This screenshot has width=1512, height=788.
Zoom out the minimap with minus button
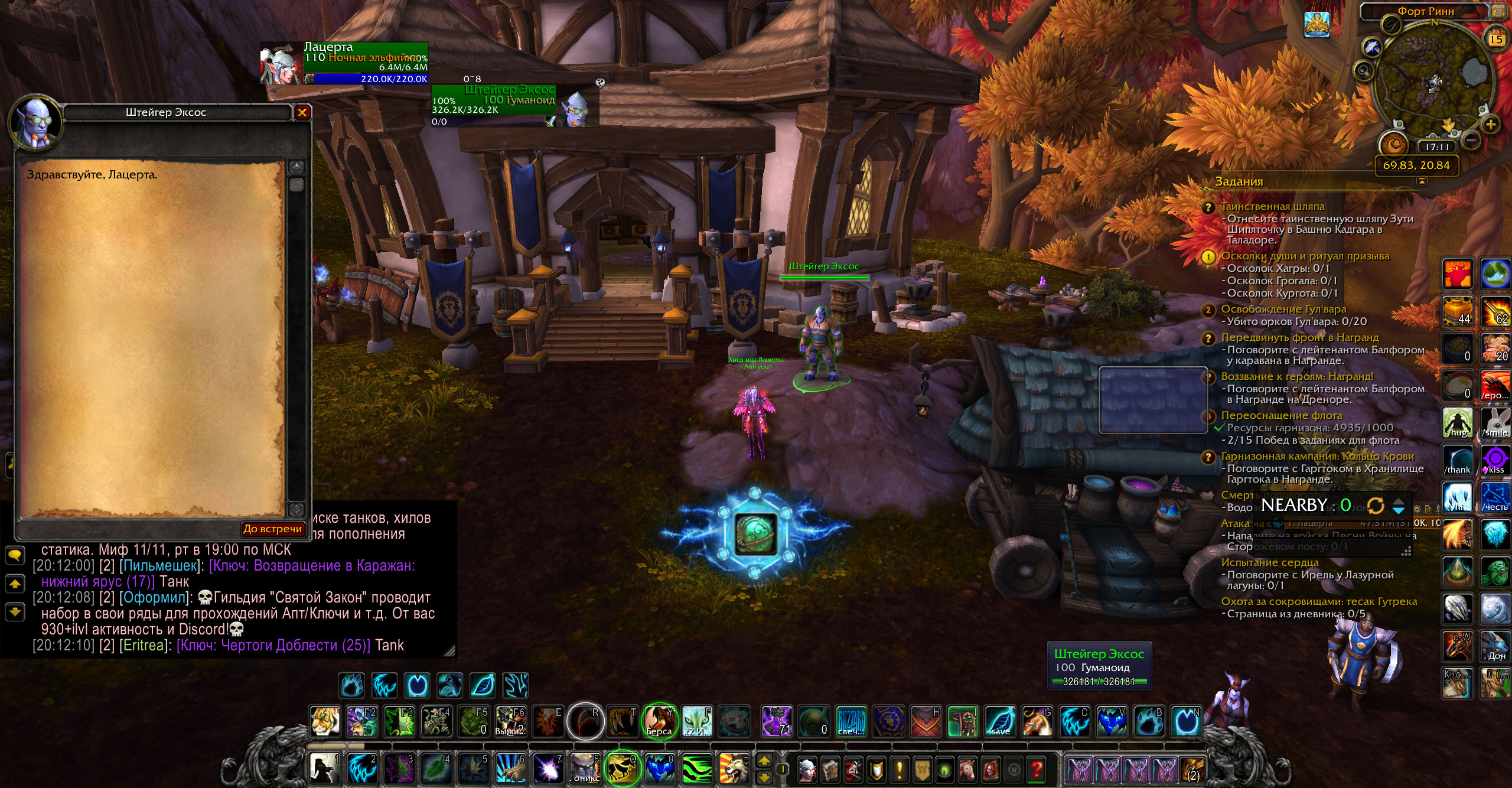point(1472,141)
